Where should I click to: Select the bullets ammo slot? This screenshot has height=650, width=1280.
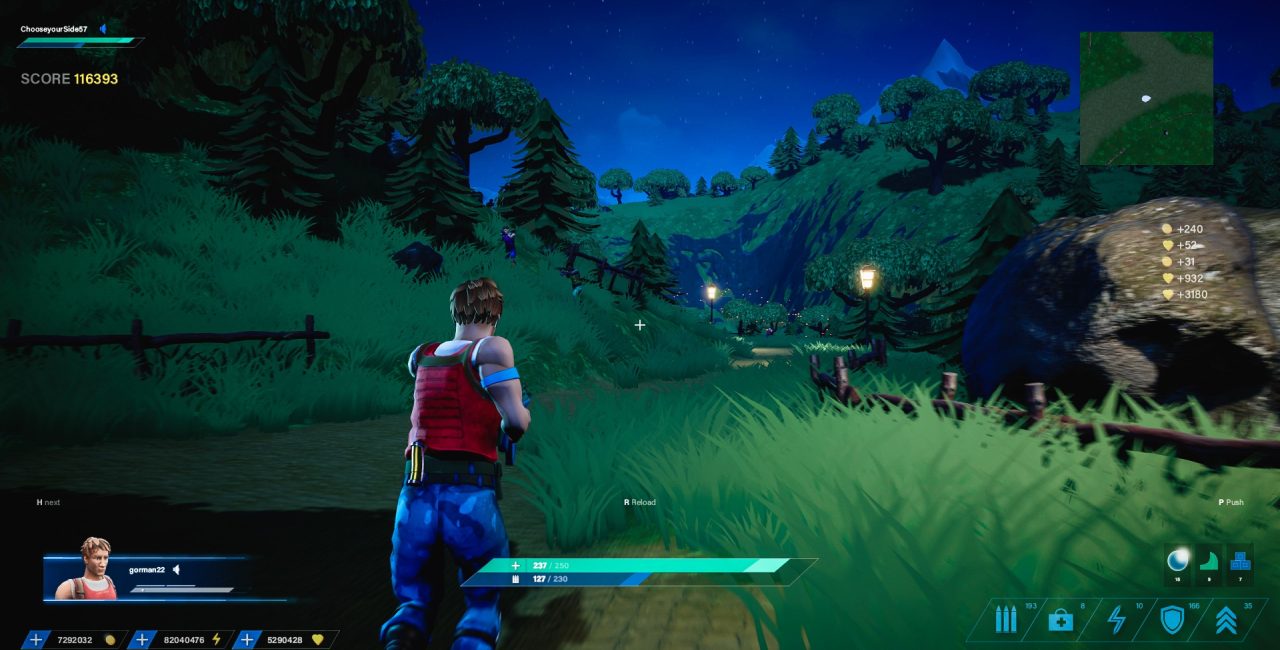point(1006,620)
